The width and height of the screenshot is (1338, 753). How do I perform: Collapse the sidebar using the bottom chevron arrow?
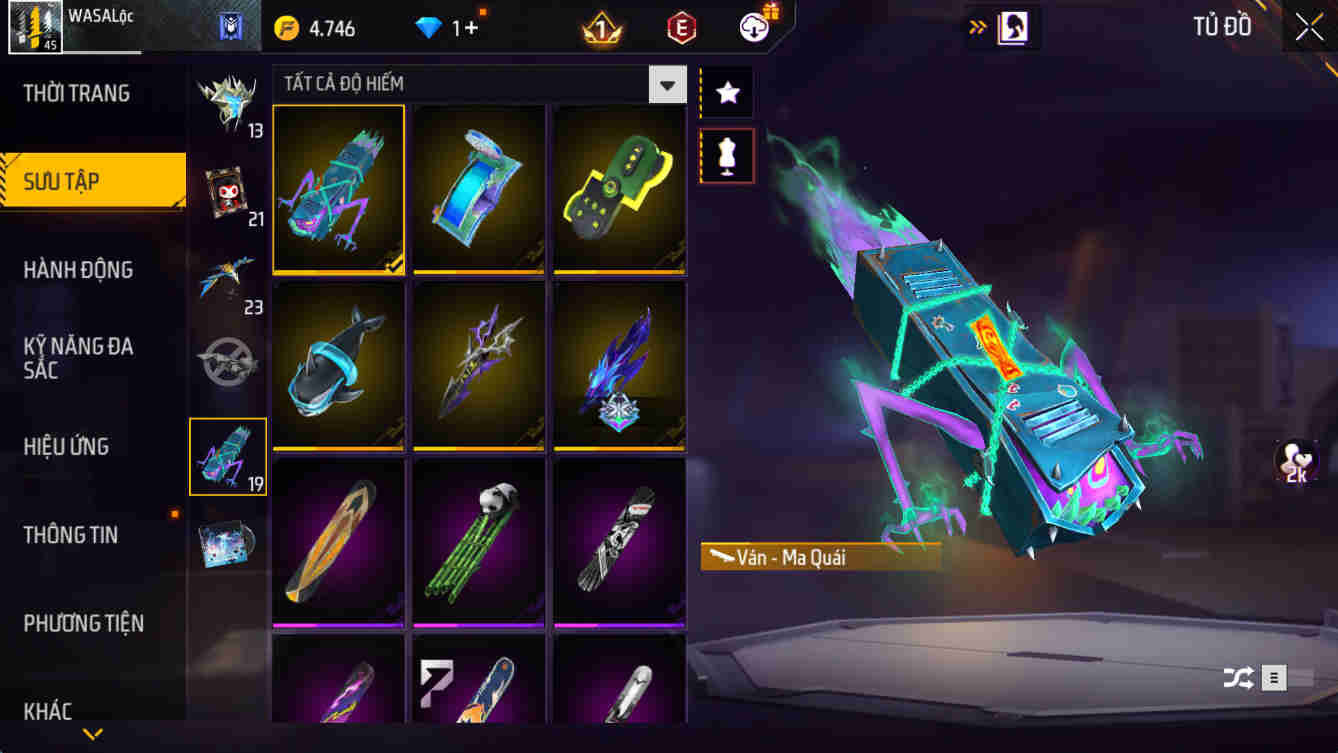pyautogui.click(x=93, y=732)
